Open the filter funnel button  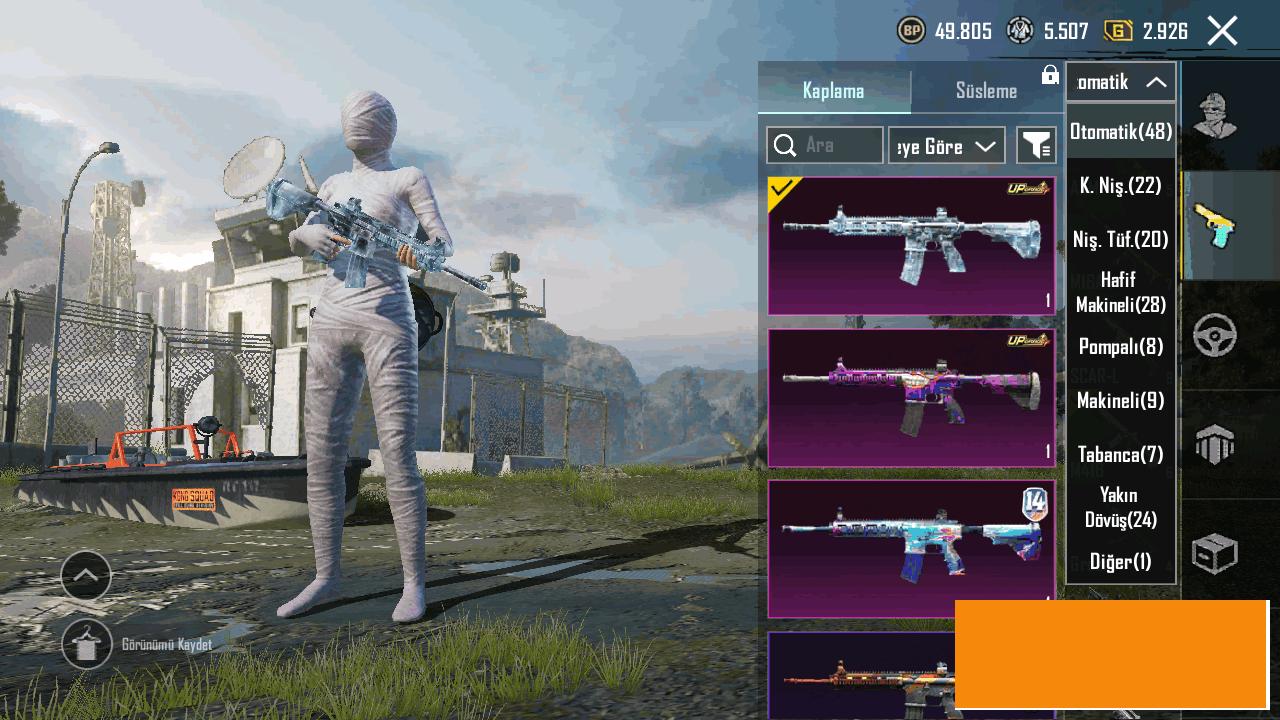(1036, 146)
